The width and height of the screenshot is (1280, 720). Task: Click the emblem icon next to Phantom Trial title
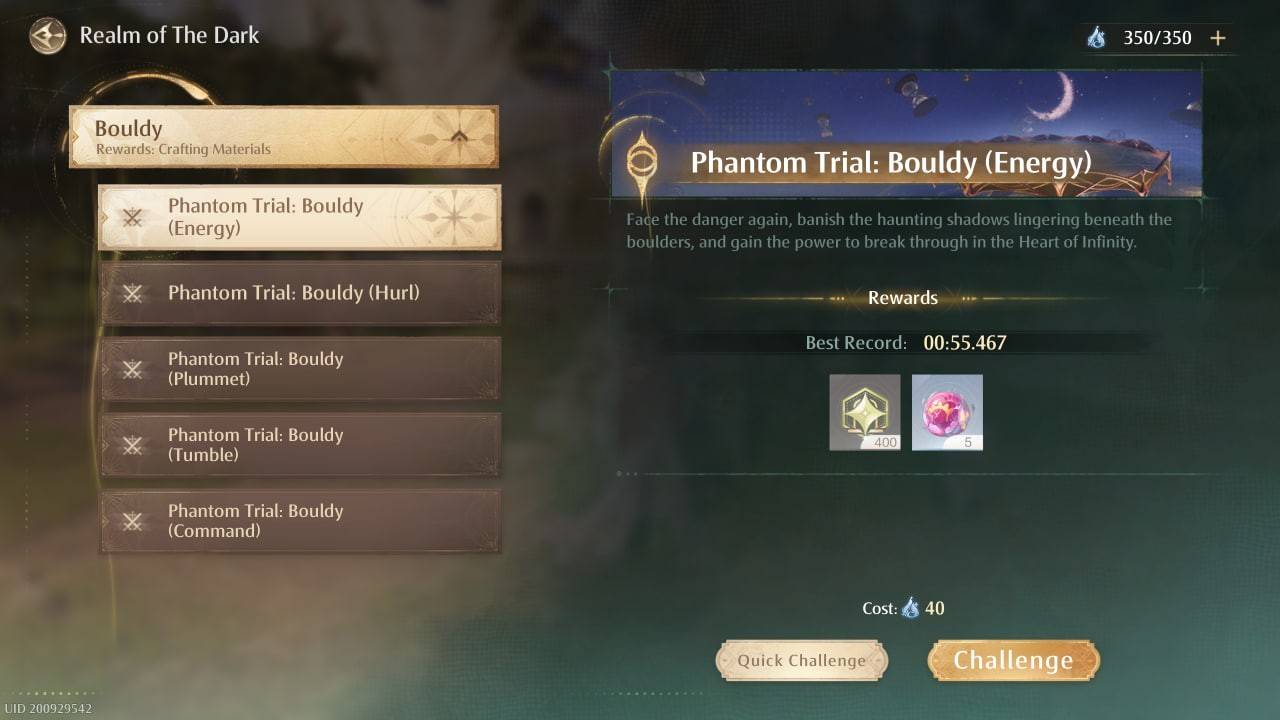pyautogui.click(x=640, y=162)
